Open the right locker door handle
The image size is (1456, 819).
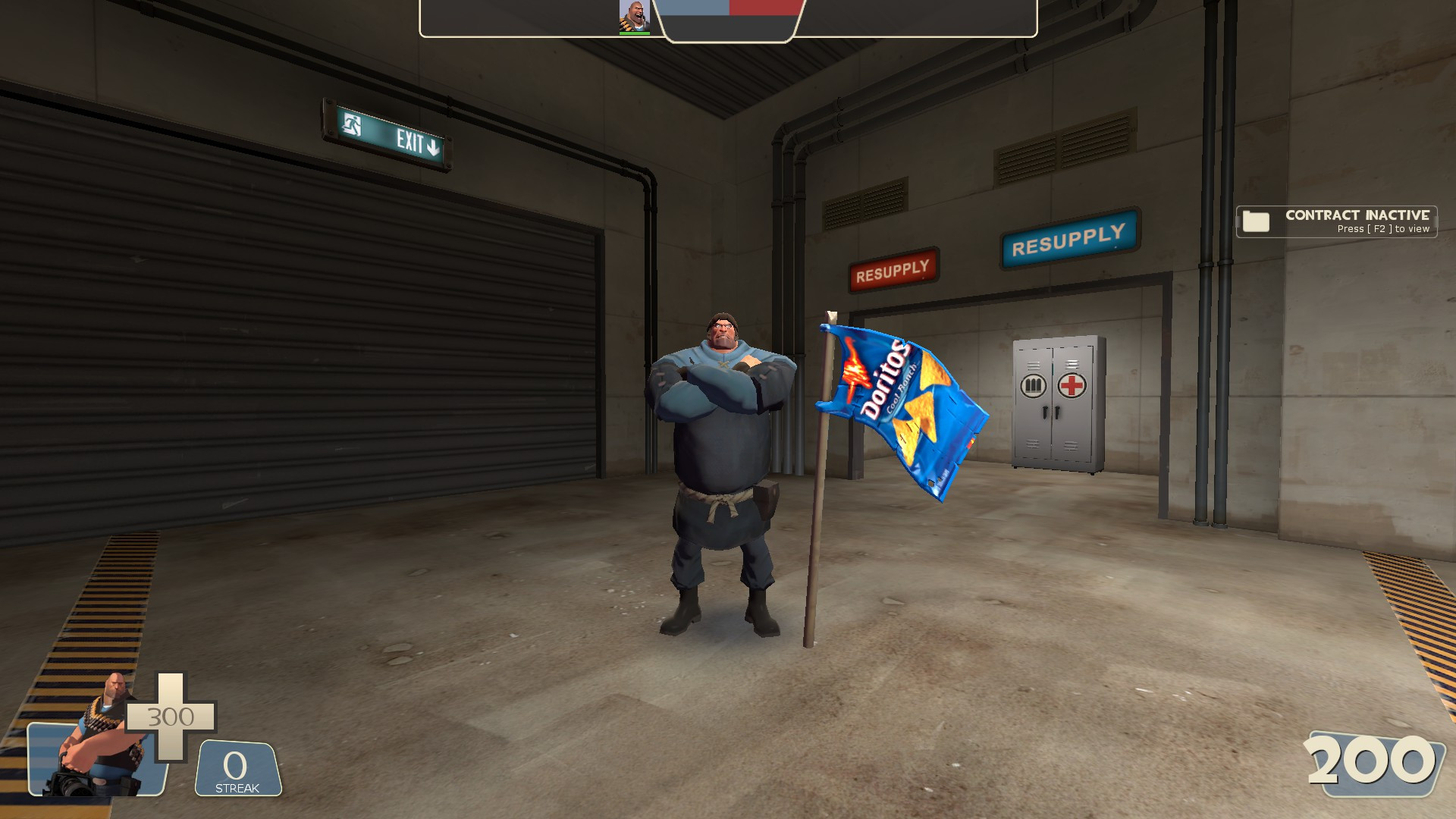[1058, 412]
